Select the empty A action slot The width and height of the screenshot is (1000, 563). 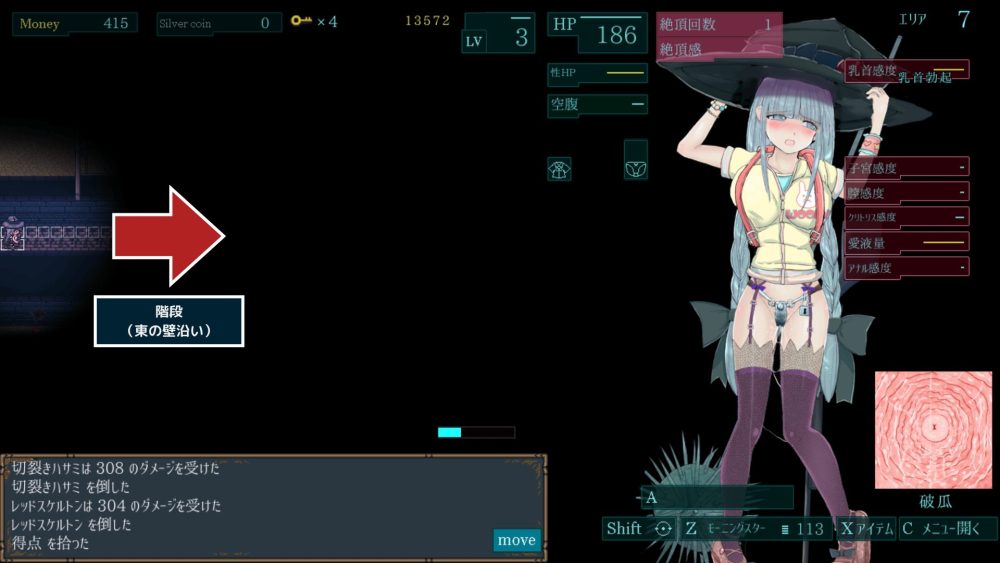click(717, 497)
